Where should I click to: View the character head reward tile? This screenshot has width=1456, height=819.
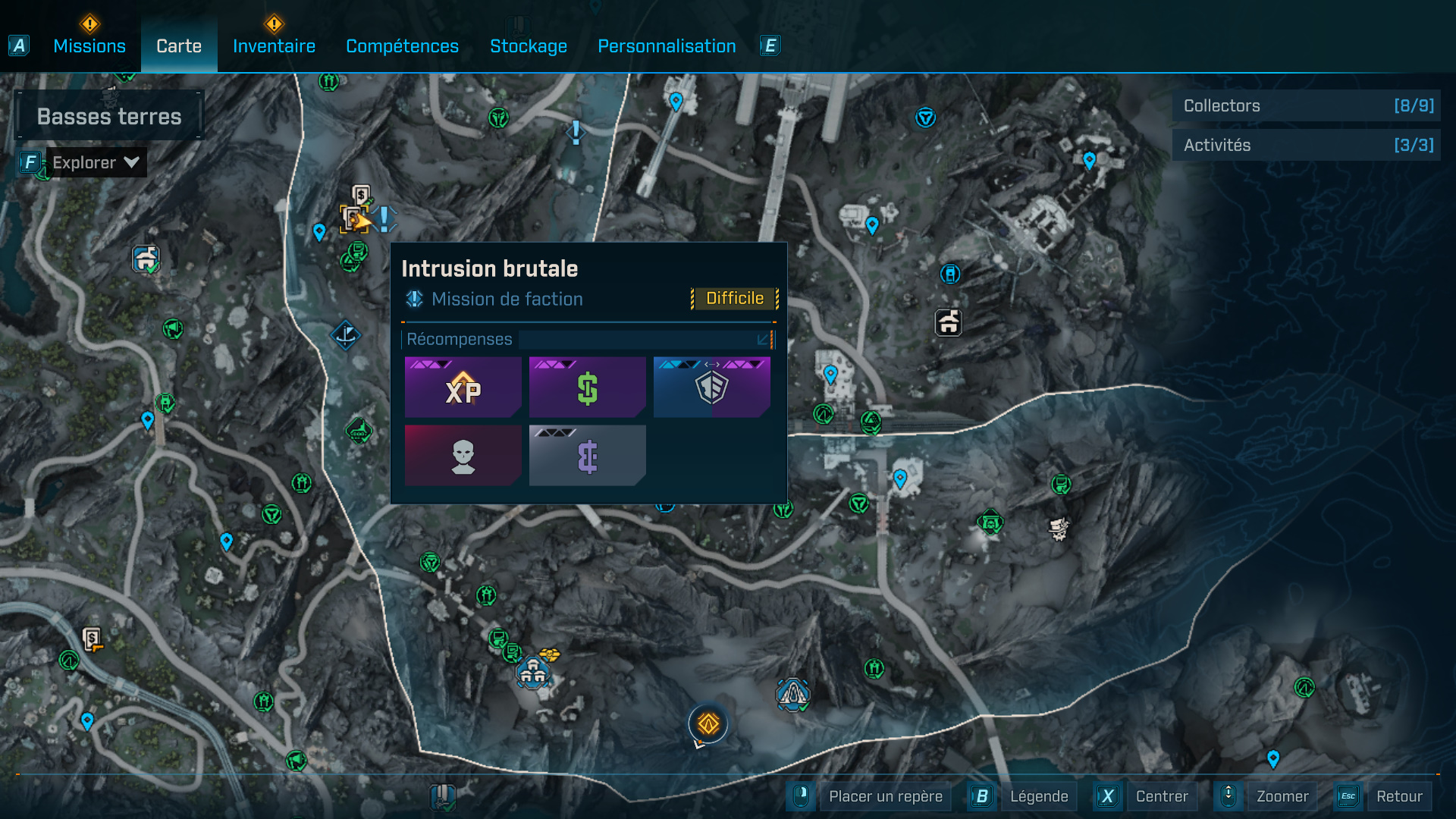tap(463, 455)
